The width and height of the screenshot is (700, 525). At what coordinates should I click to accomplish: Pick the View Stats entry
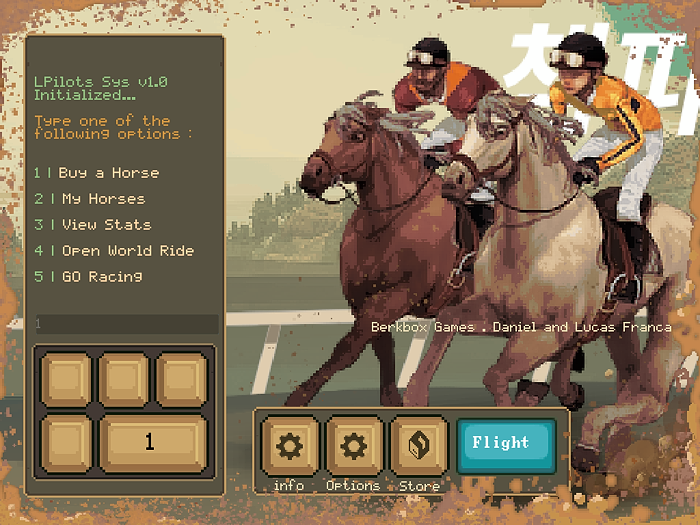pyautogui.click(x=93, y=225)
